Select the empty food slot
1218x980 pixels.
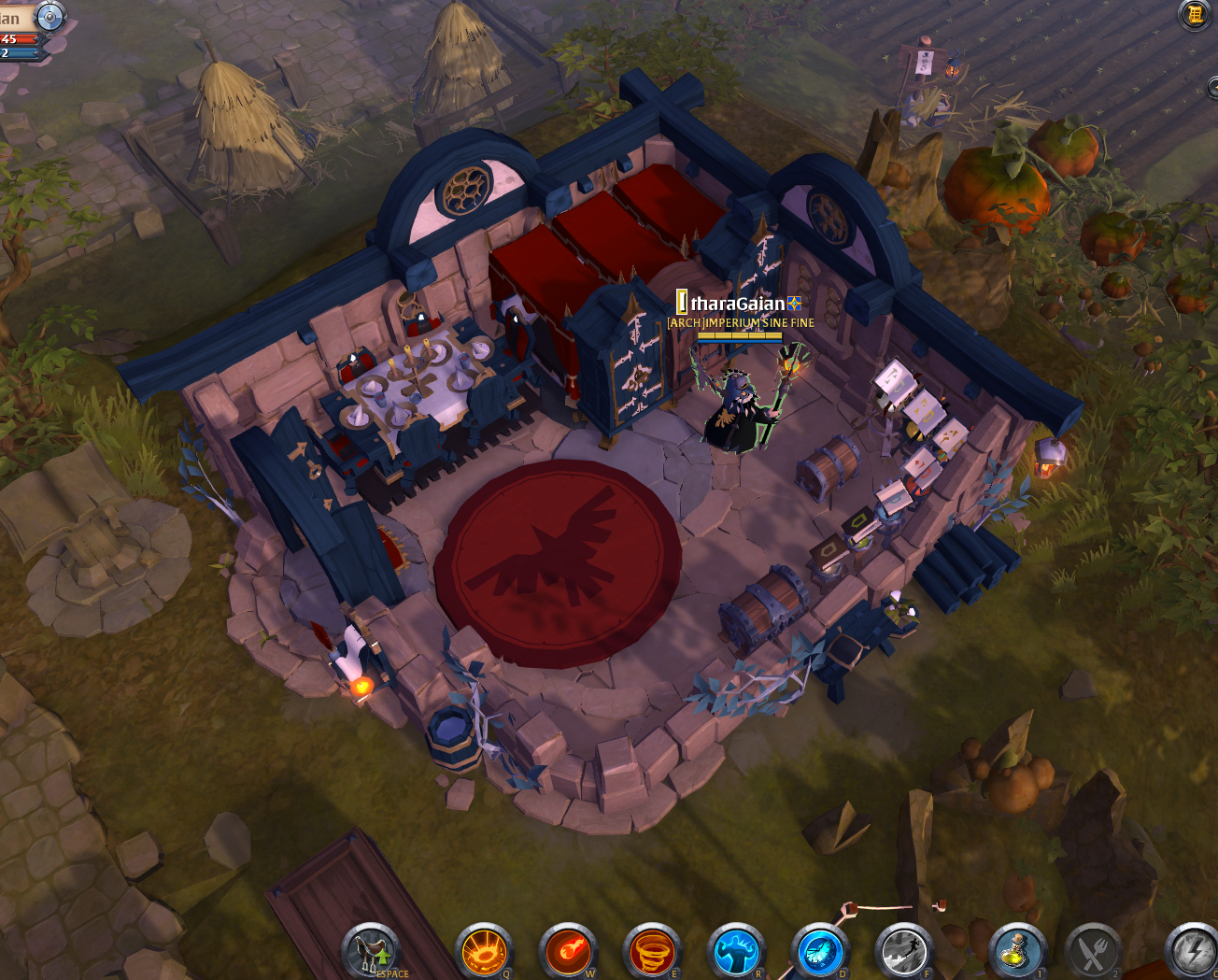pos(1093,951)
